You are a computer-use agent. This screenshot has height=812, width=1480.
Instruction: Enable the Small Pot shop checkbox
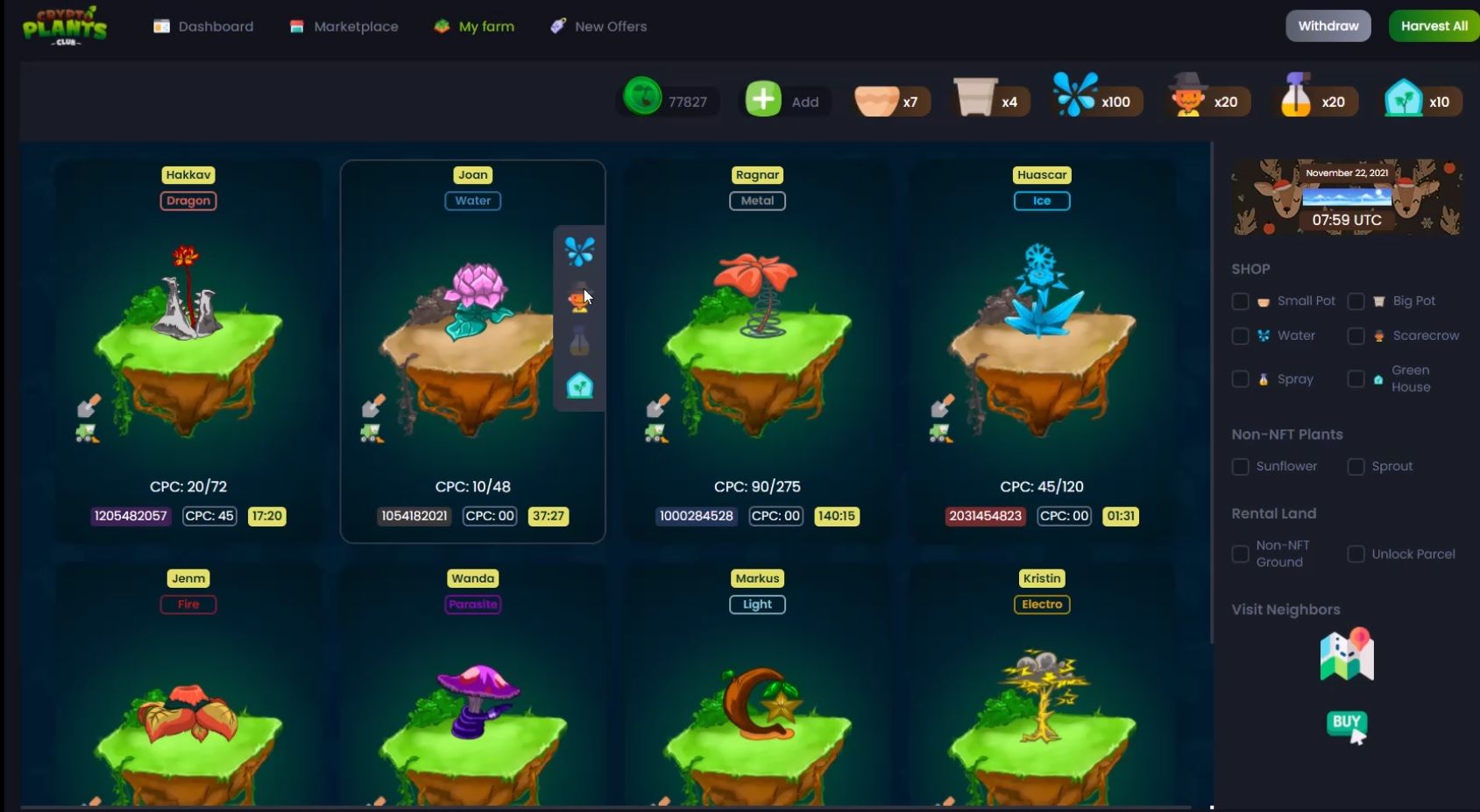(x=1240, y=300)
